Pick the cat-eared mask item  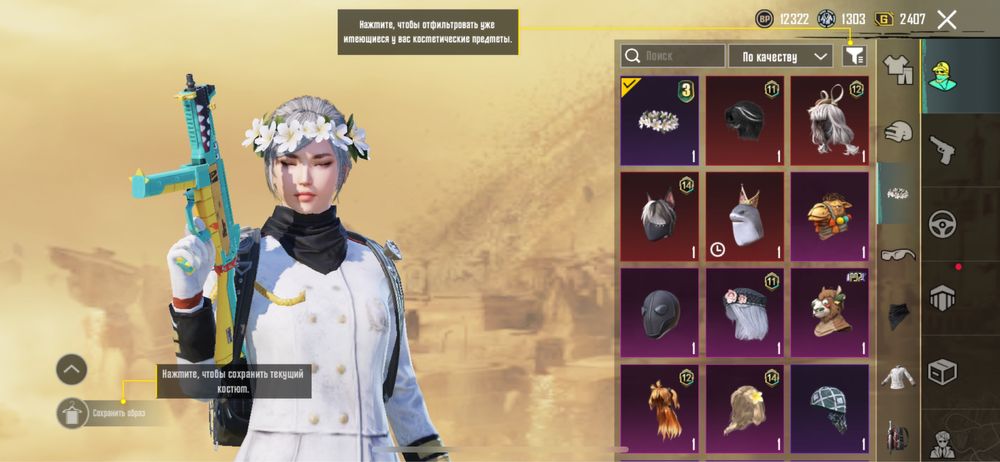point(659,215)
